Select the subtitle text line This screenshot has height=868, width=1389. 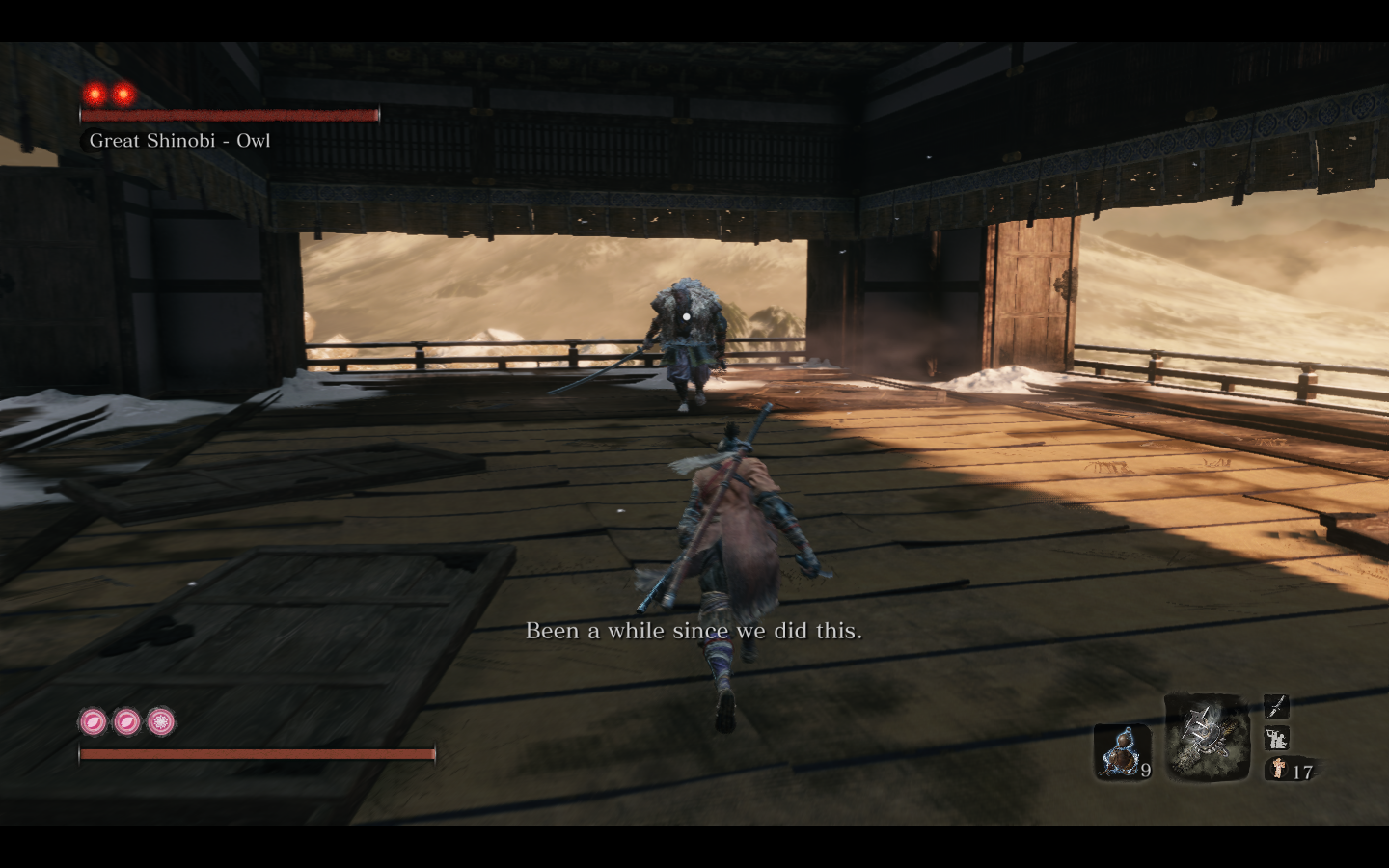point(694,631)
